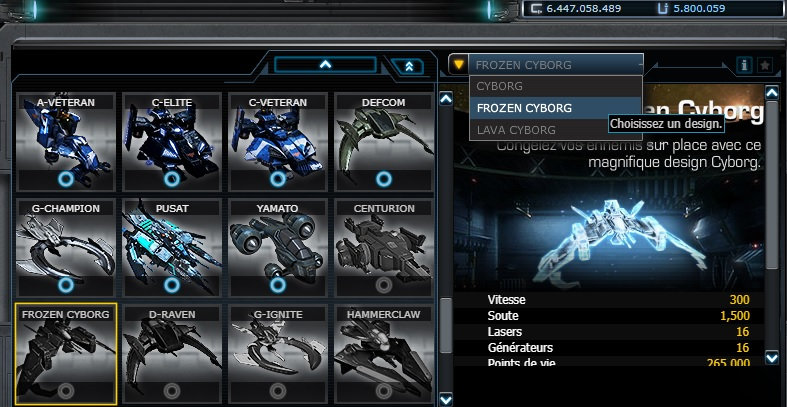The image size is (787, 407).
Task: Pick the Frozen Cyborg design option
Action: pos(555,108)
